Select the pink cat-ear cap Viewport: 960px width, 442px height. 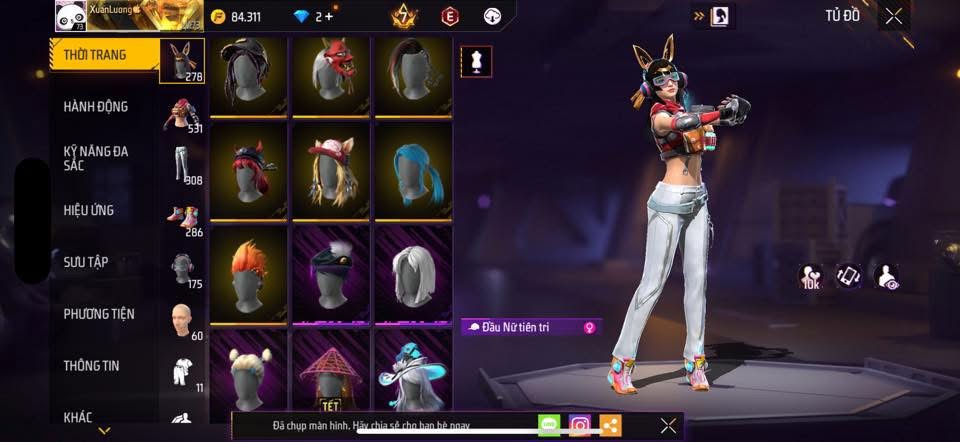coord(331,169)
